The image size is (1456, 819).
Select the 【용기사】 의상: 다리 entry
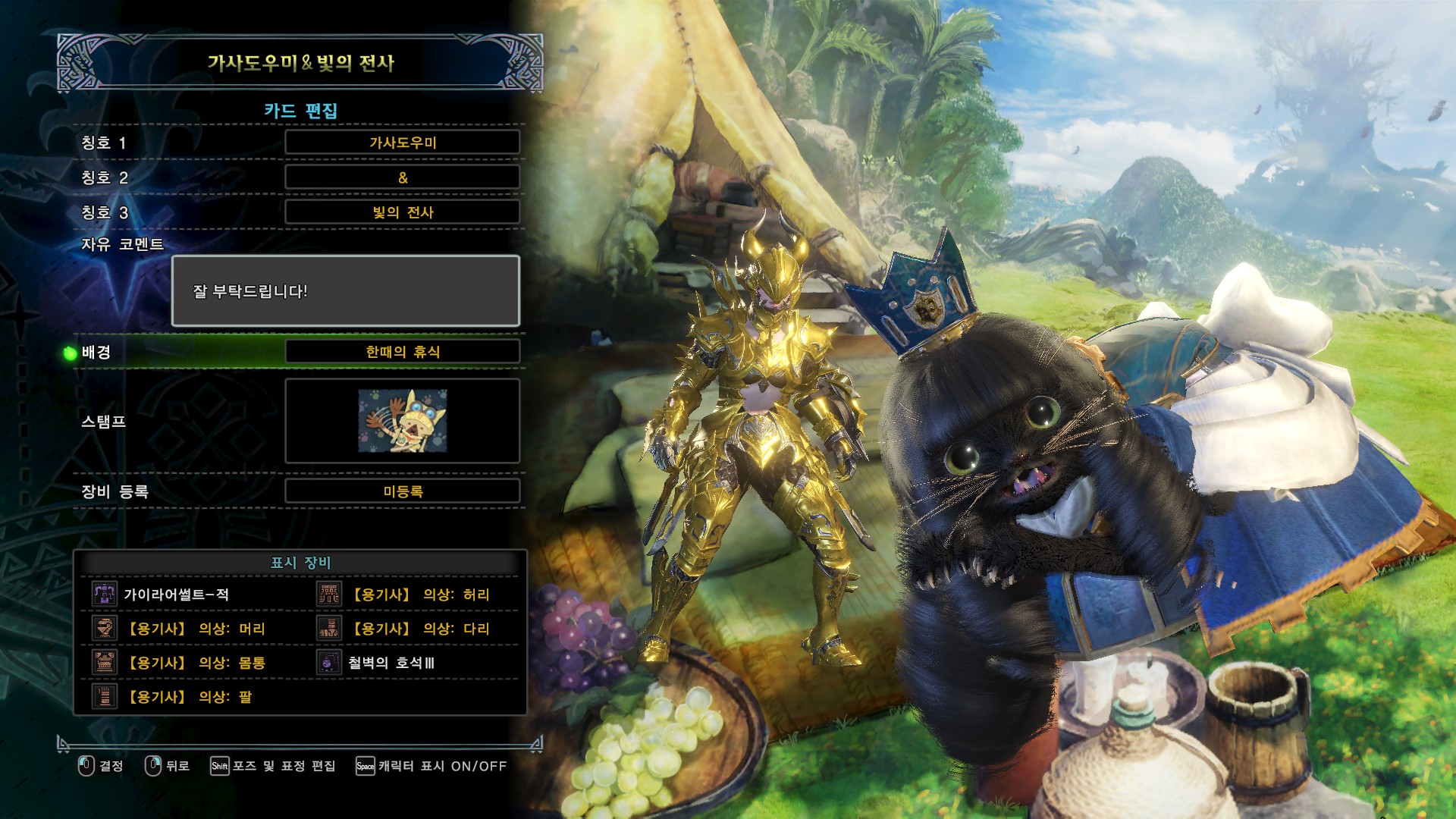(x=421, y=629)
